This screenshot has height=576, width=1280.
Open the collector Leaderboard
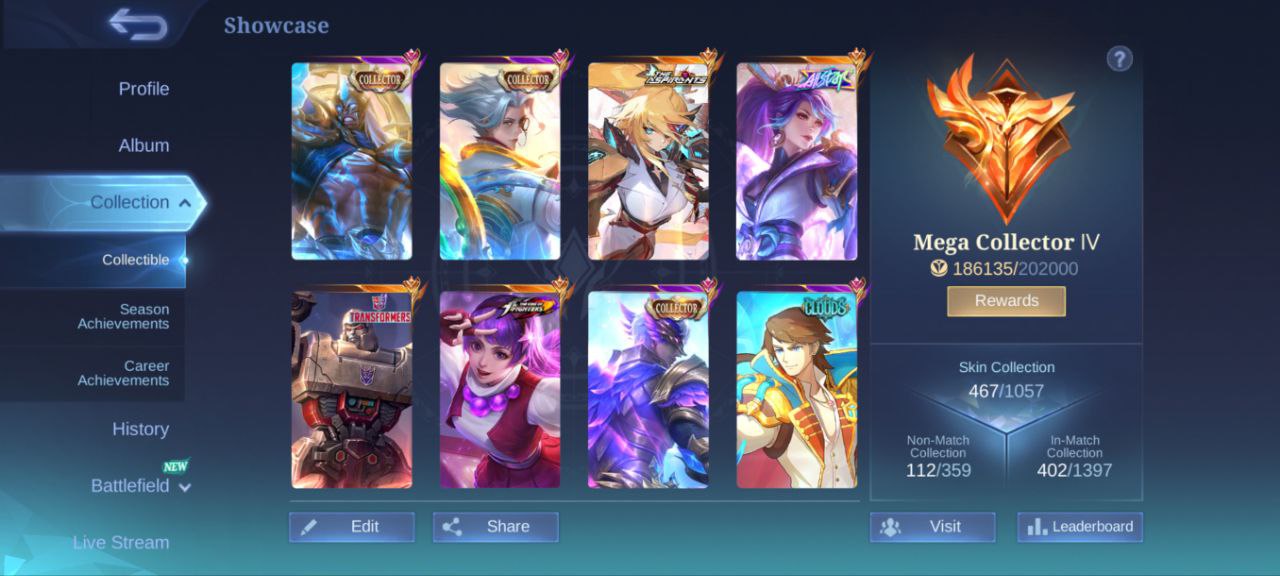pyautogui.click(x=1080, y=527)
